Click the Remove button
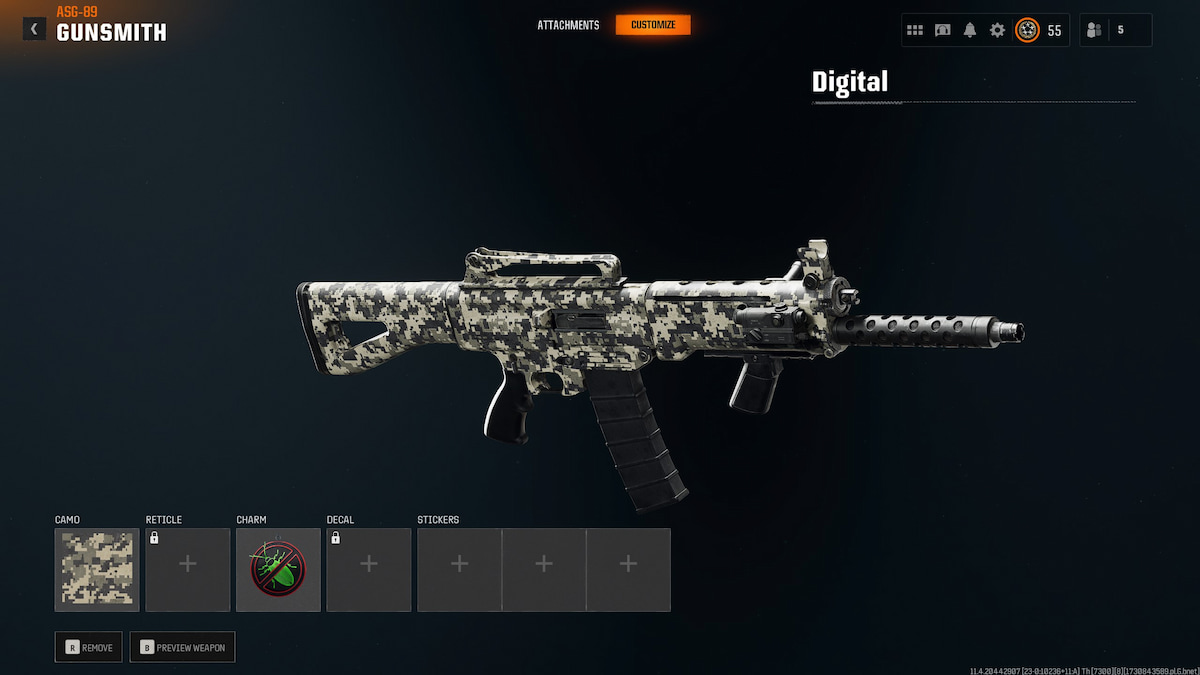Image resolution: width=1200 pixels, height=675 pixels. (90, 647)
